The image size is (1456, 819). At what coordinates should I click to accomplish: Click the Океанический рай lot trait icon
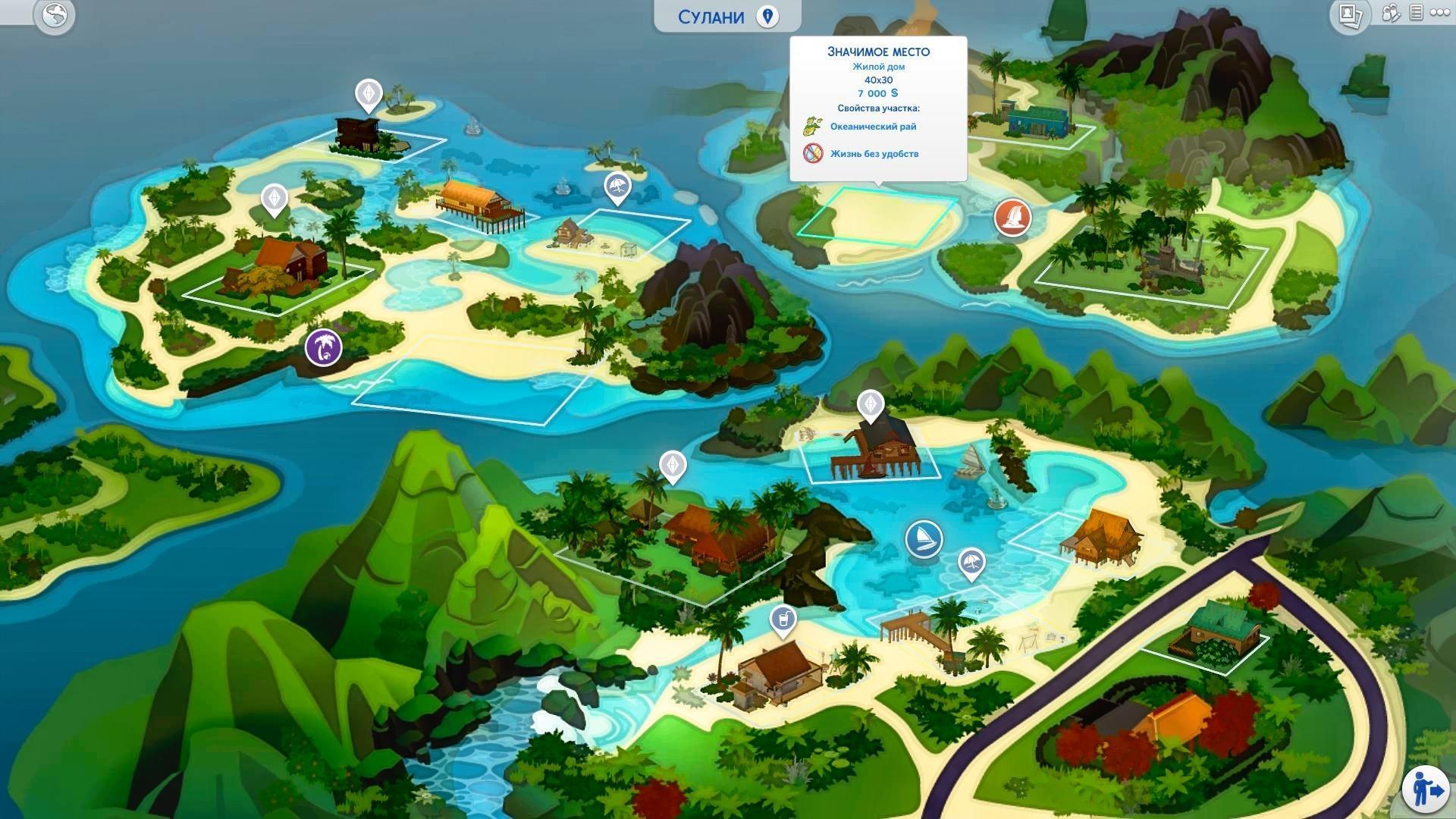coord(814,126)
